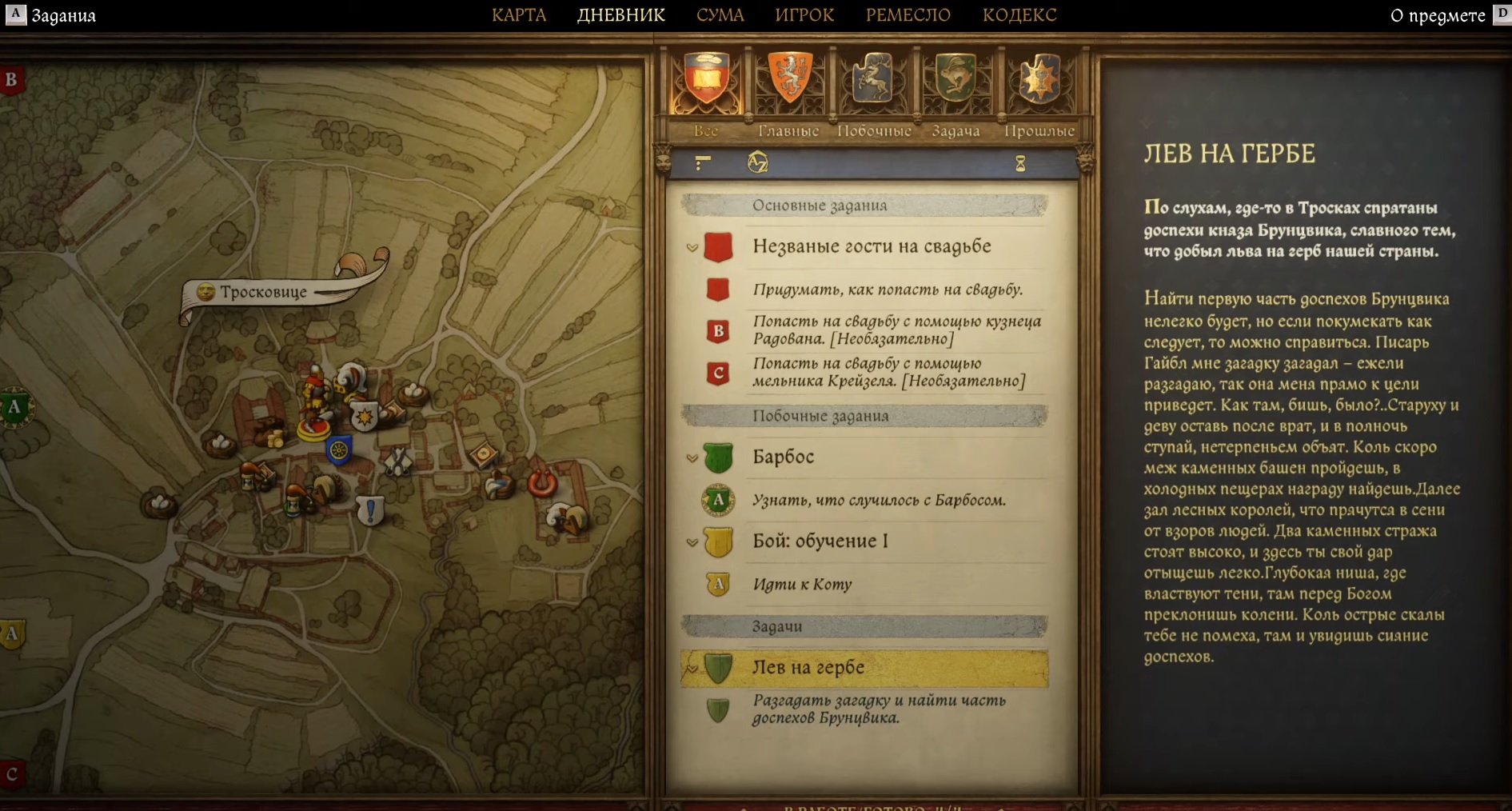Go to the РЕМЕСЛО crafting tab
This screenshot has width=1512, height=811.
908,15
